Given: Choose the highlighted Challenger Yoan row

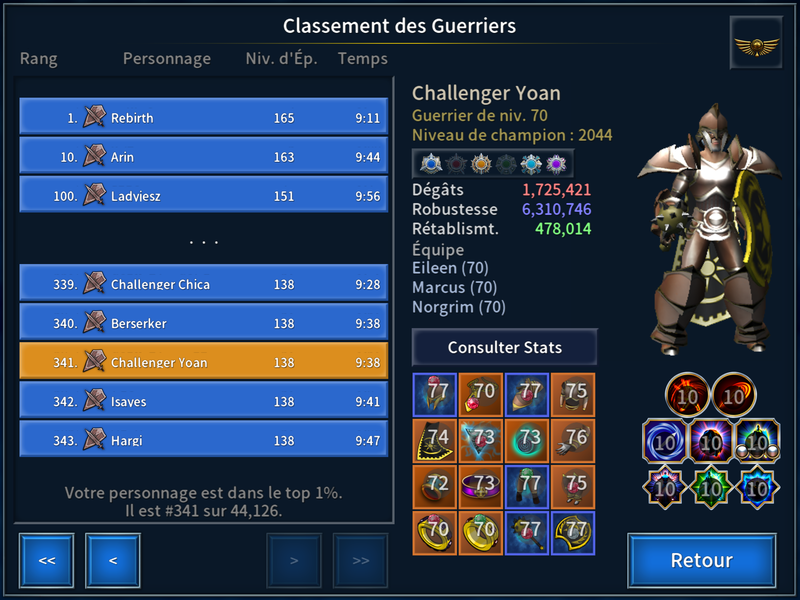Looking at the screenshot, I should (x=203, y=362).
